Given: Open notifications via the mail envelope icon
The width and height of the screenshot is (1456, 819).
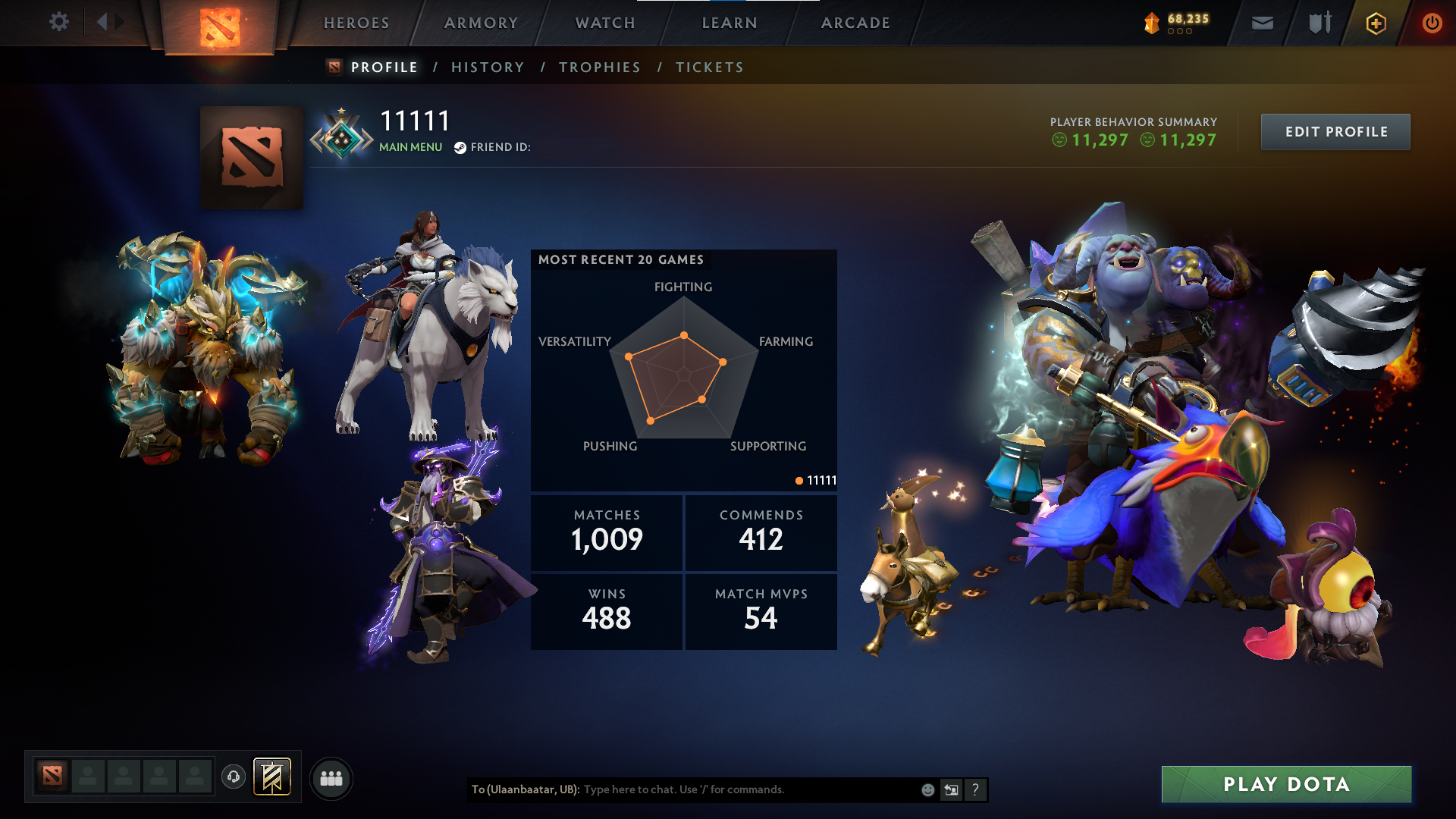Looking at the screenshot, I should (x=1262, y=22).
